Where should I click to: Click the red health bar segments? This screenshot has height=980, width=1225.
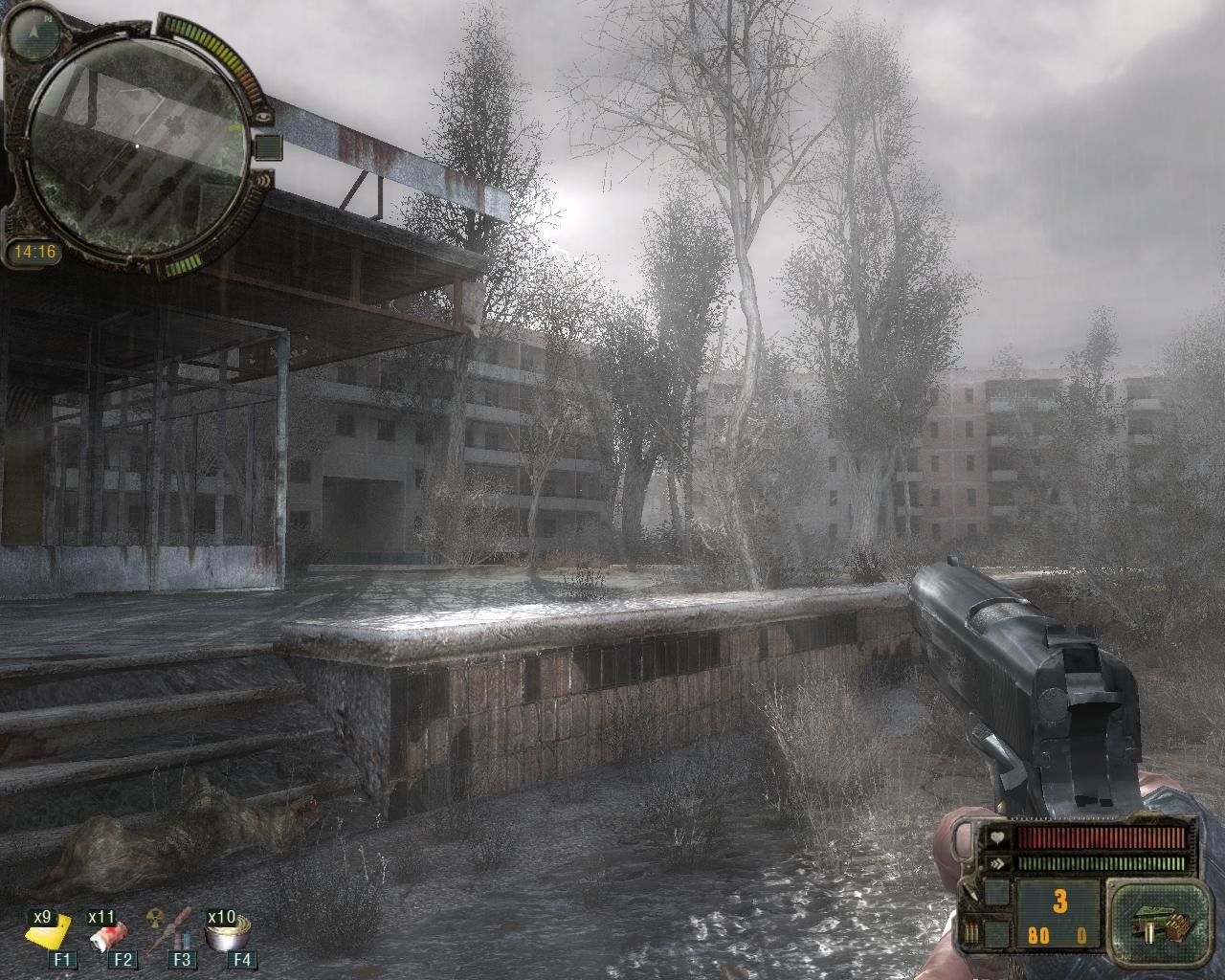[1101, 837]
